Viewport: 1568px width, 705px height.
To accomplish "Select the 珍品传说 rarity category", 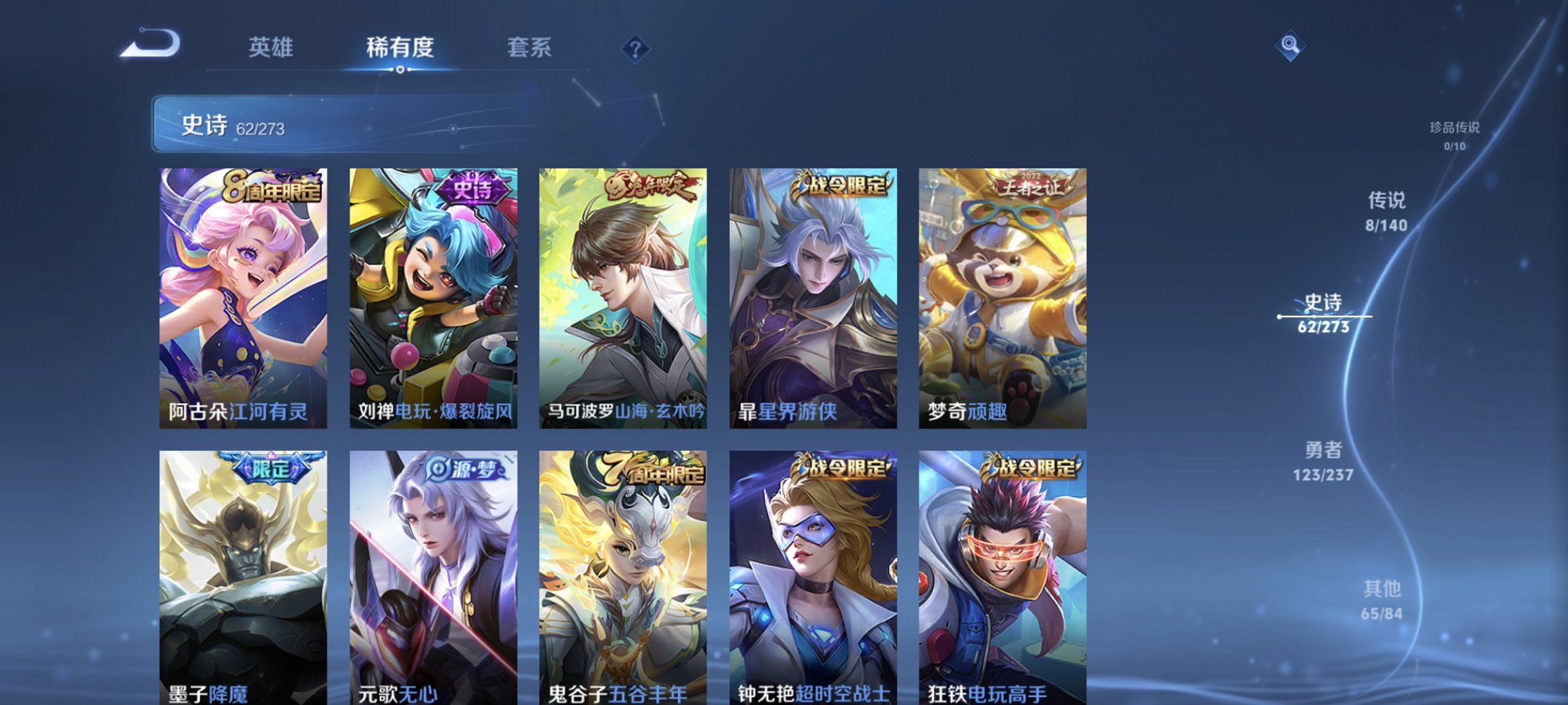I will 1452,135.
